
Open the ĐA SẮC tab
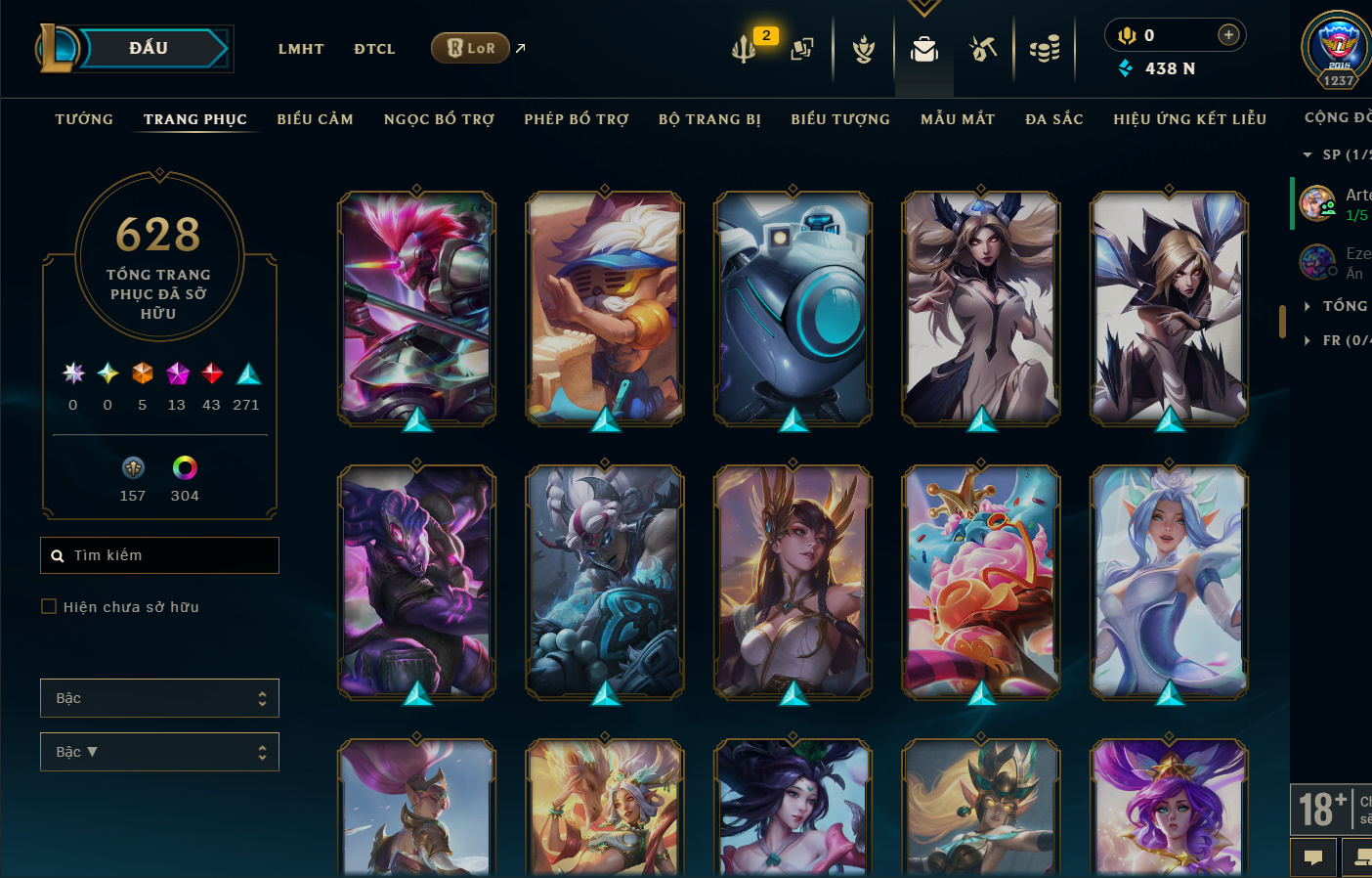pos(1054,119)
